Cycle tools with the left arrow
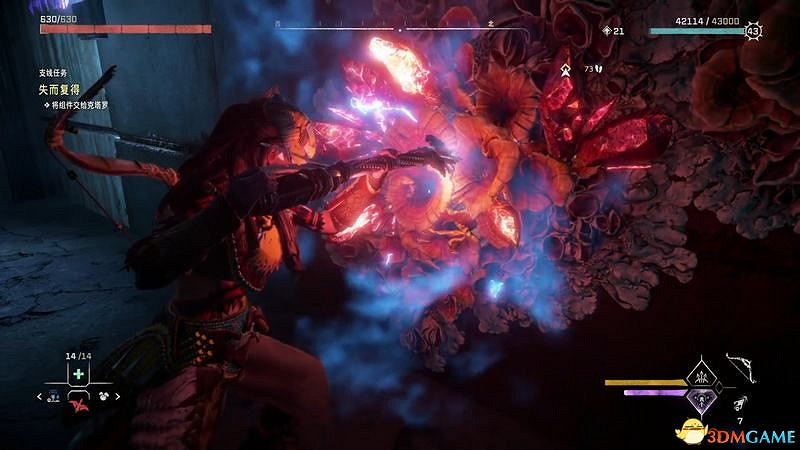Viewport: 800px width, 450px height. pos(40,397)
